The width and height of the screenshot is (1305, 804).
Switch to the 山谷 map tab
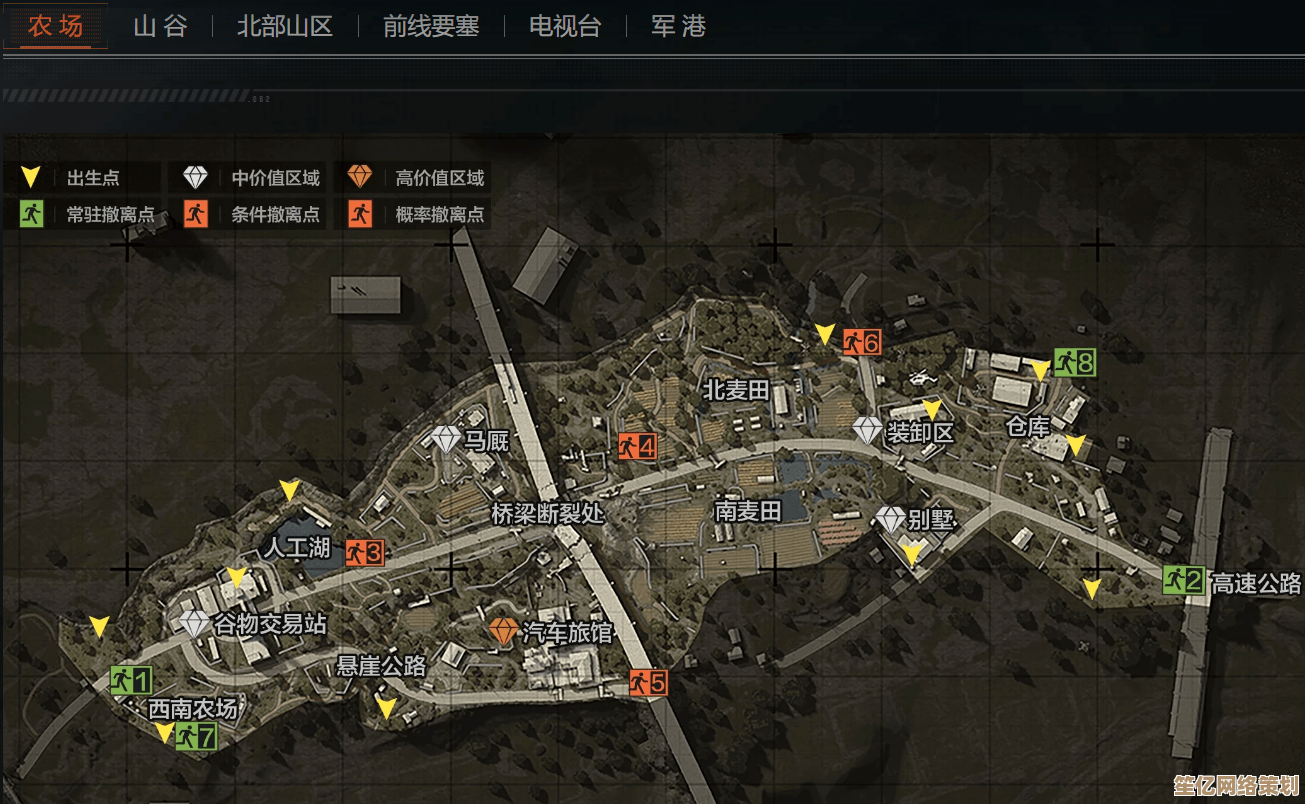tap(159, 27)
